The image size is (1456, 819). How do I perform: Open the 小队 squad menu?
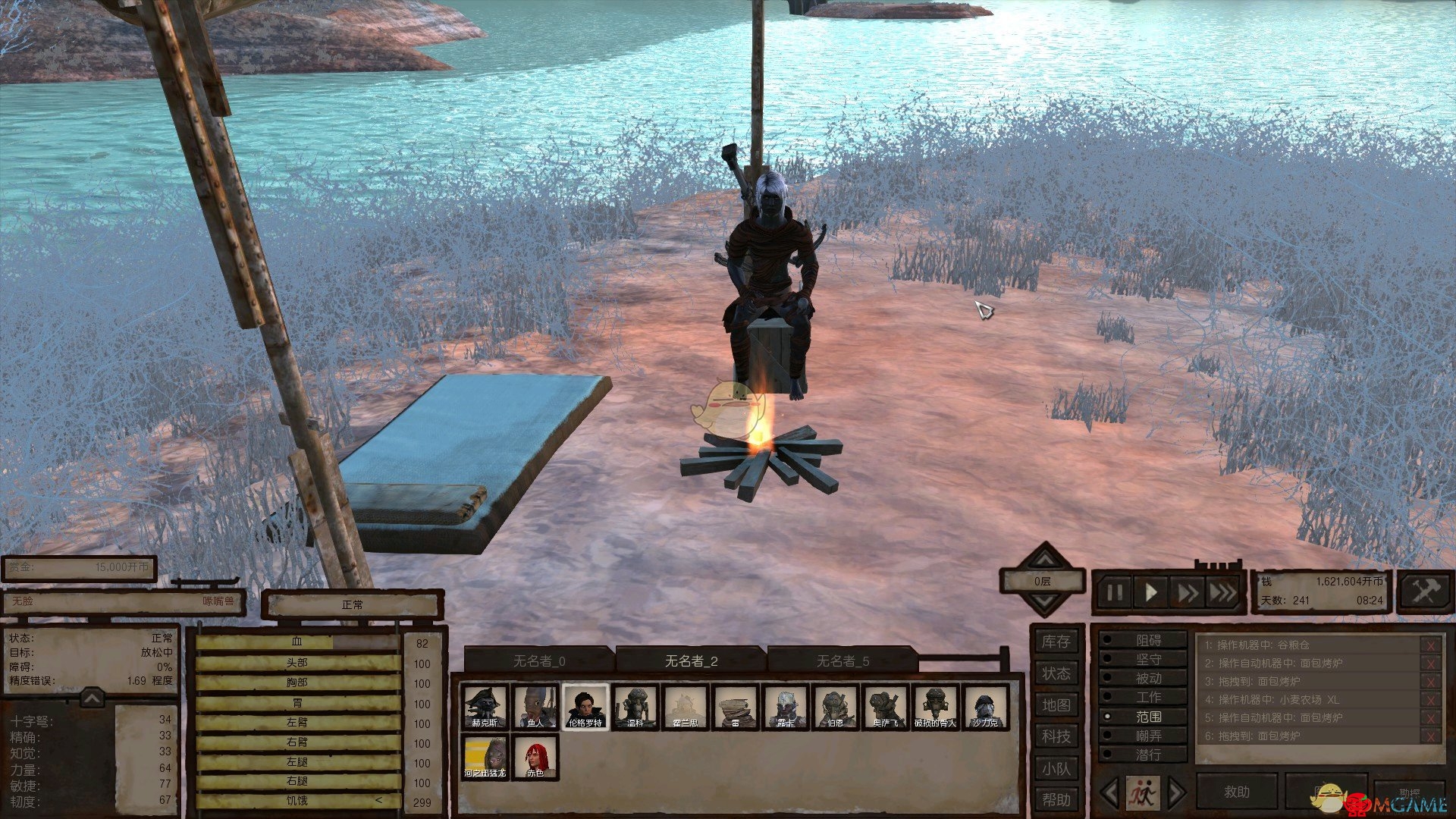[1056, 768]
